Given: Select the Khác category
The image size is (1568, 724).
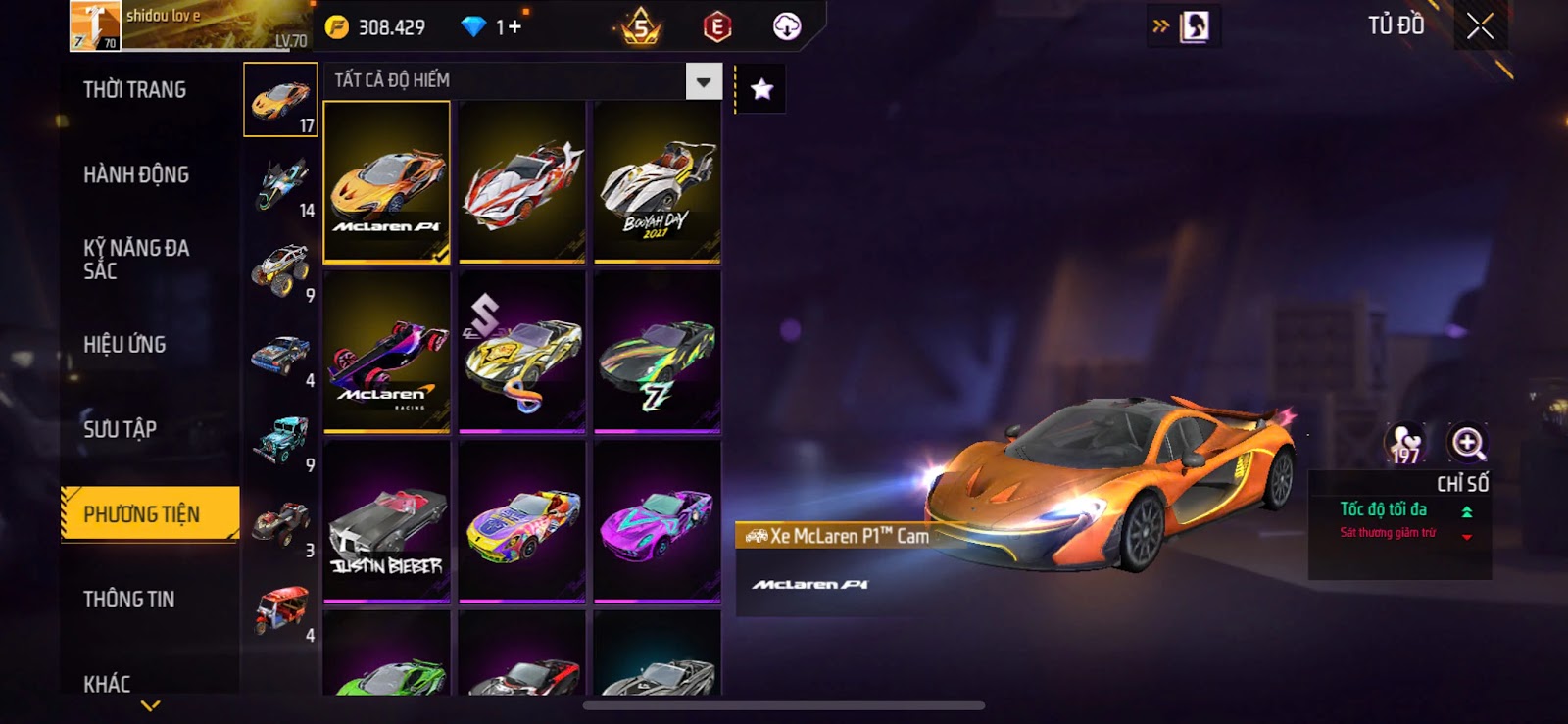Looking at the screenshot, I should pyautogui.click(x=107, y=683).
